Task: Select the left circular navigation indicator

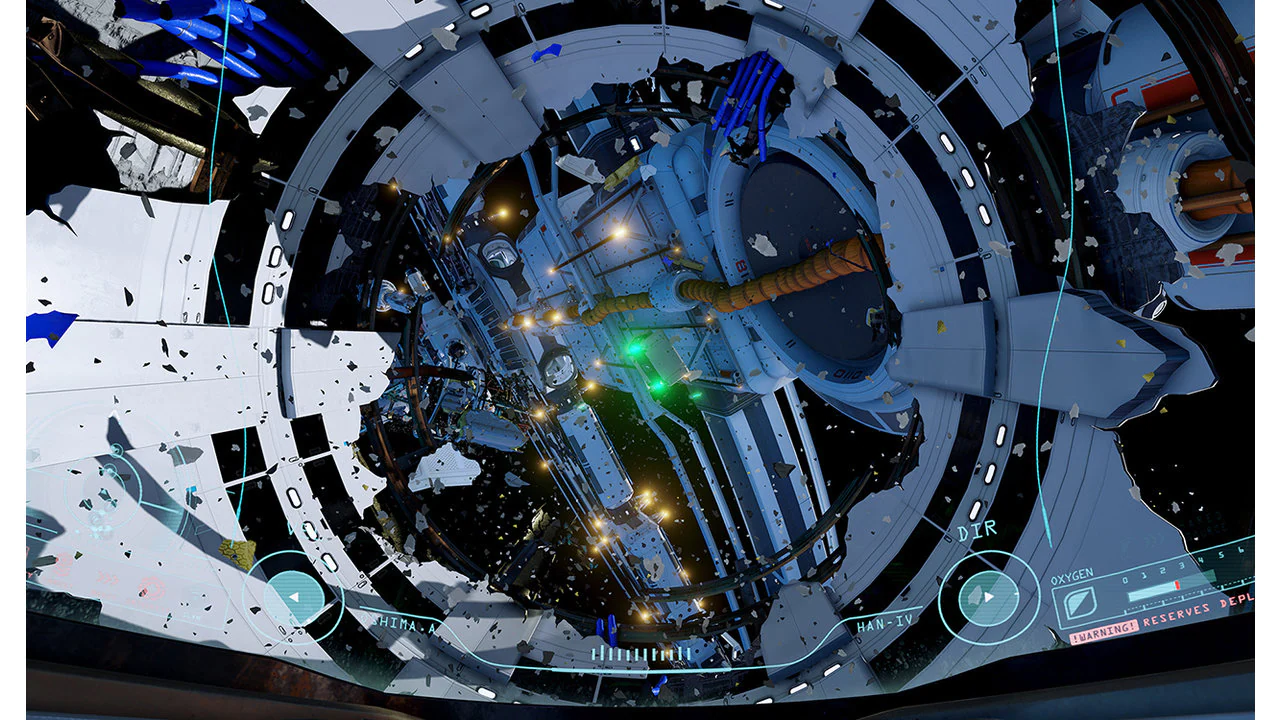Action: pyautogui.click(x=295, y=595)
